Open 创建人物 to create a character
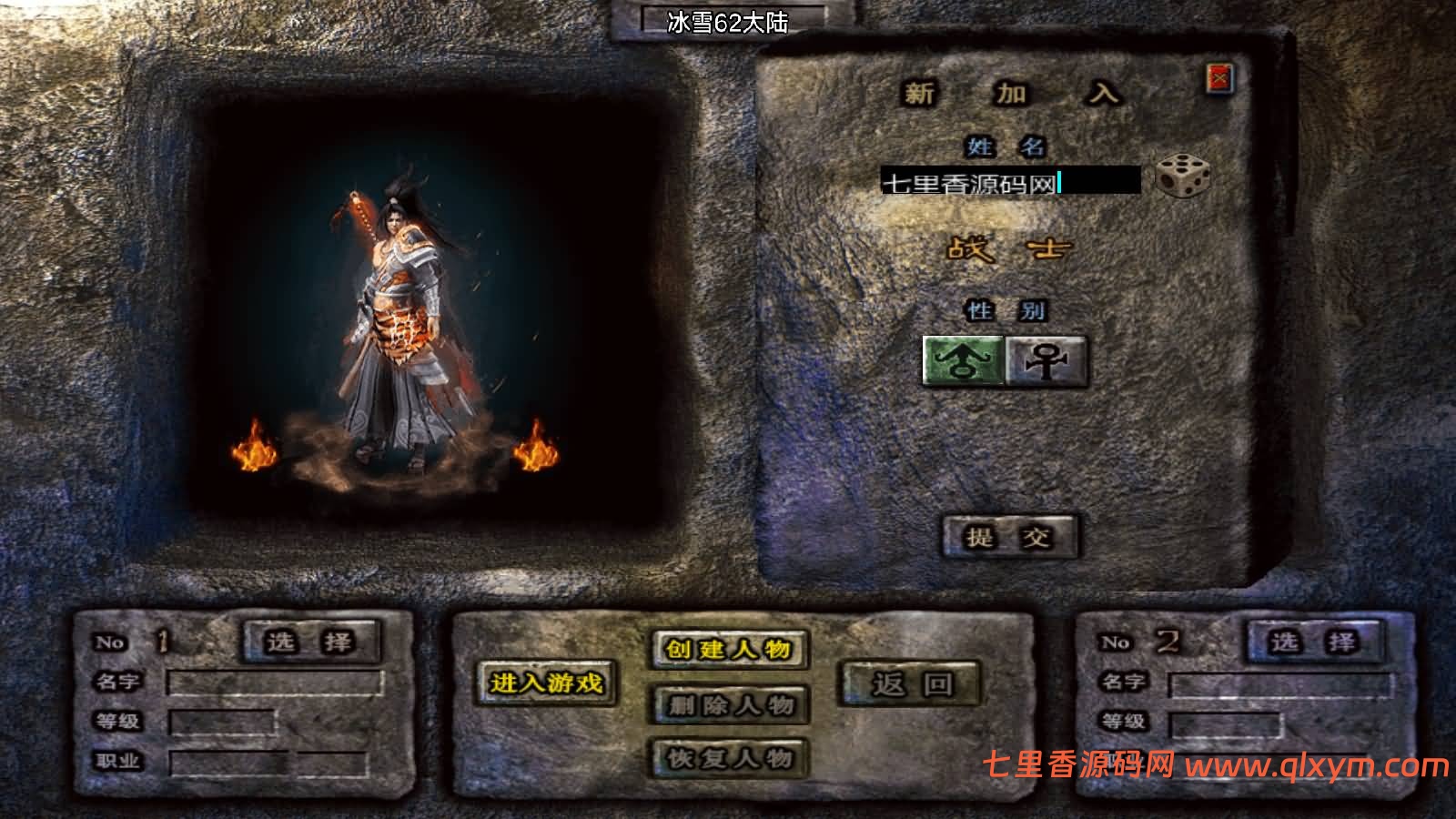 coord(728,649)
